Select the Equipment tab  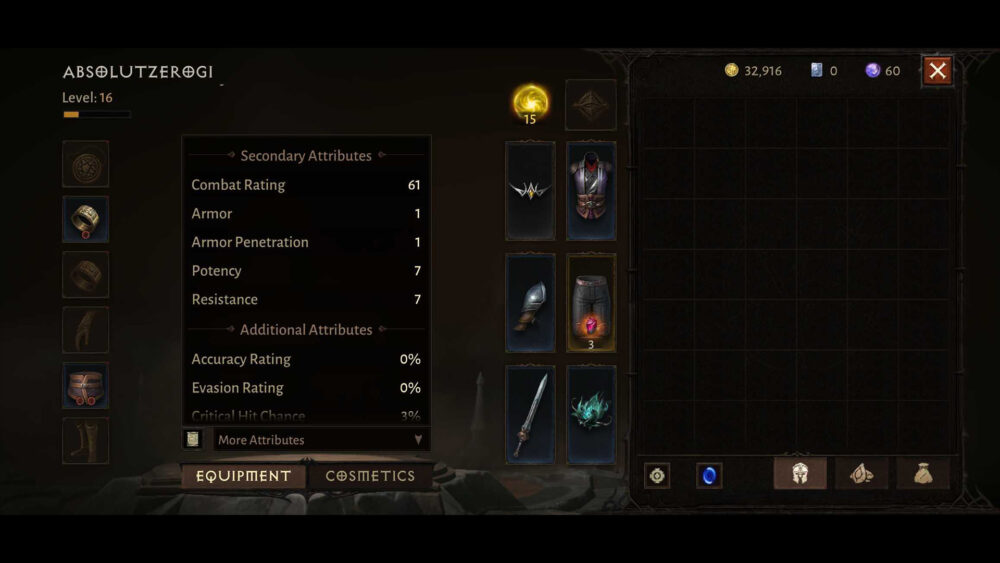pyautogui.click(x=243, y=476)
